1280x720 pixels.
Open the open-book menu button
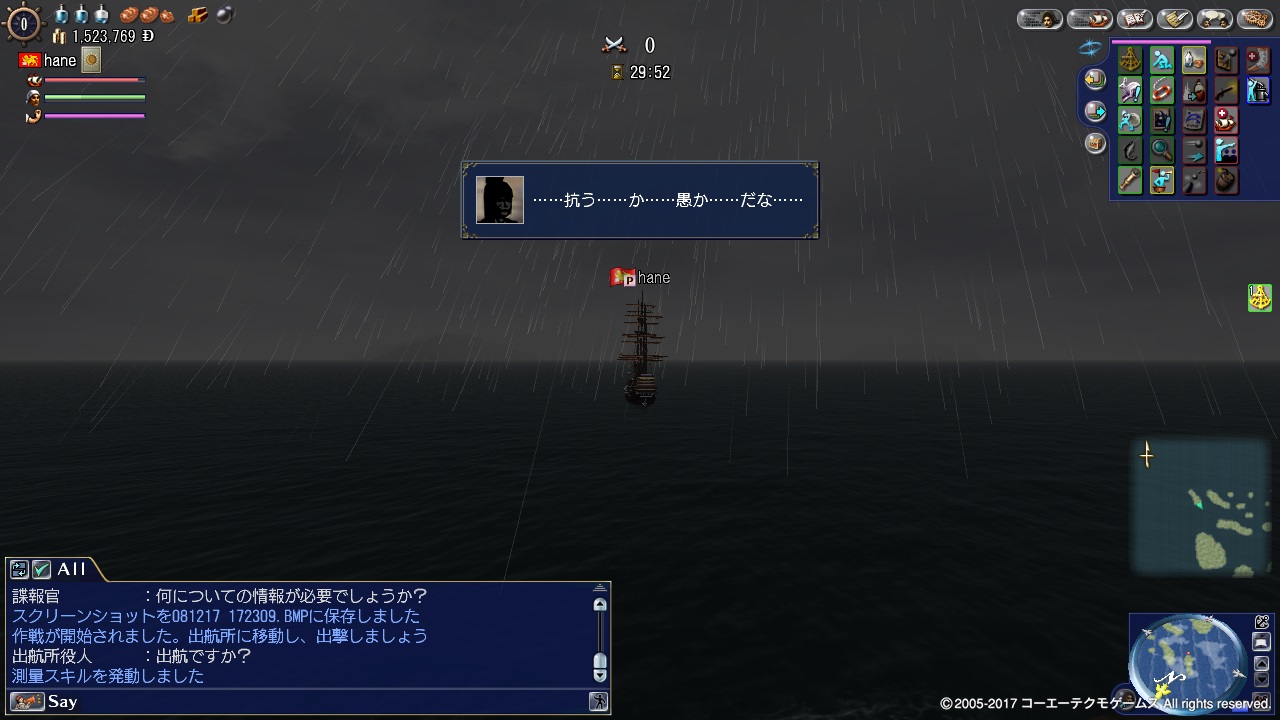point(1135,19)
